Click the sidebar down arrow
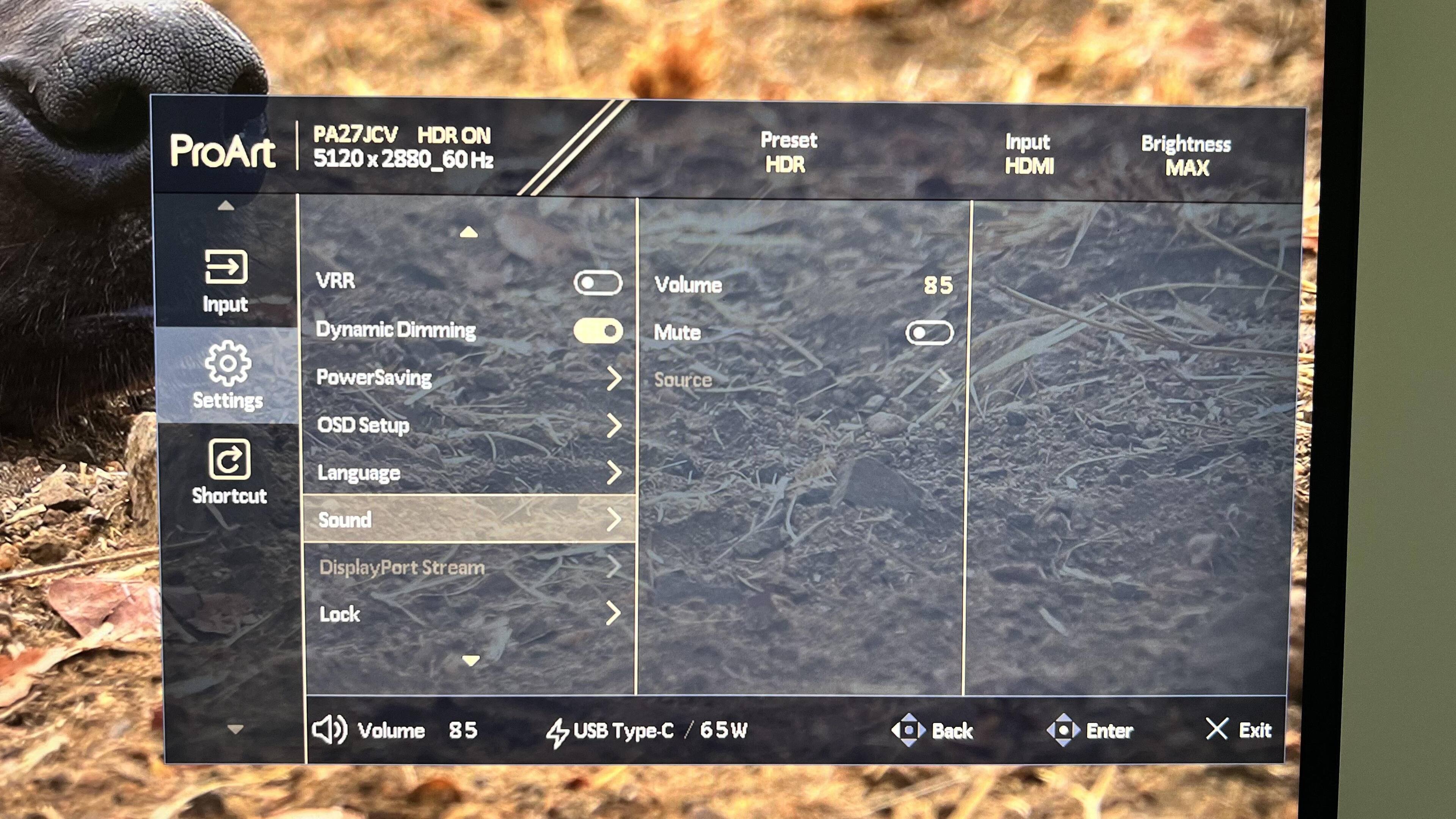Screen dimensions: 1456x819 point(235,729)
